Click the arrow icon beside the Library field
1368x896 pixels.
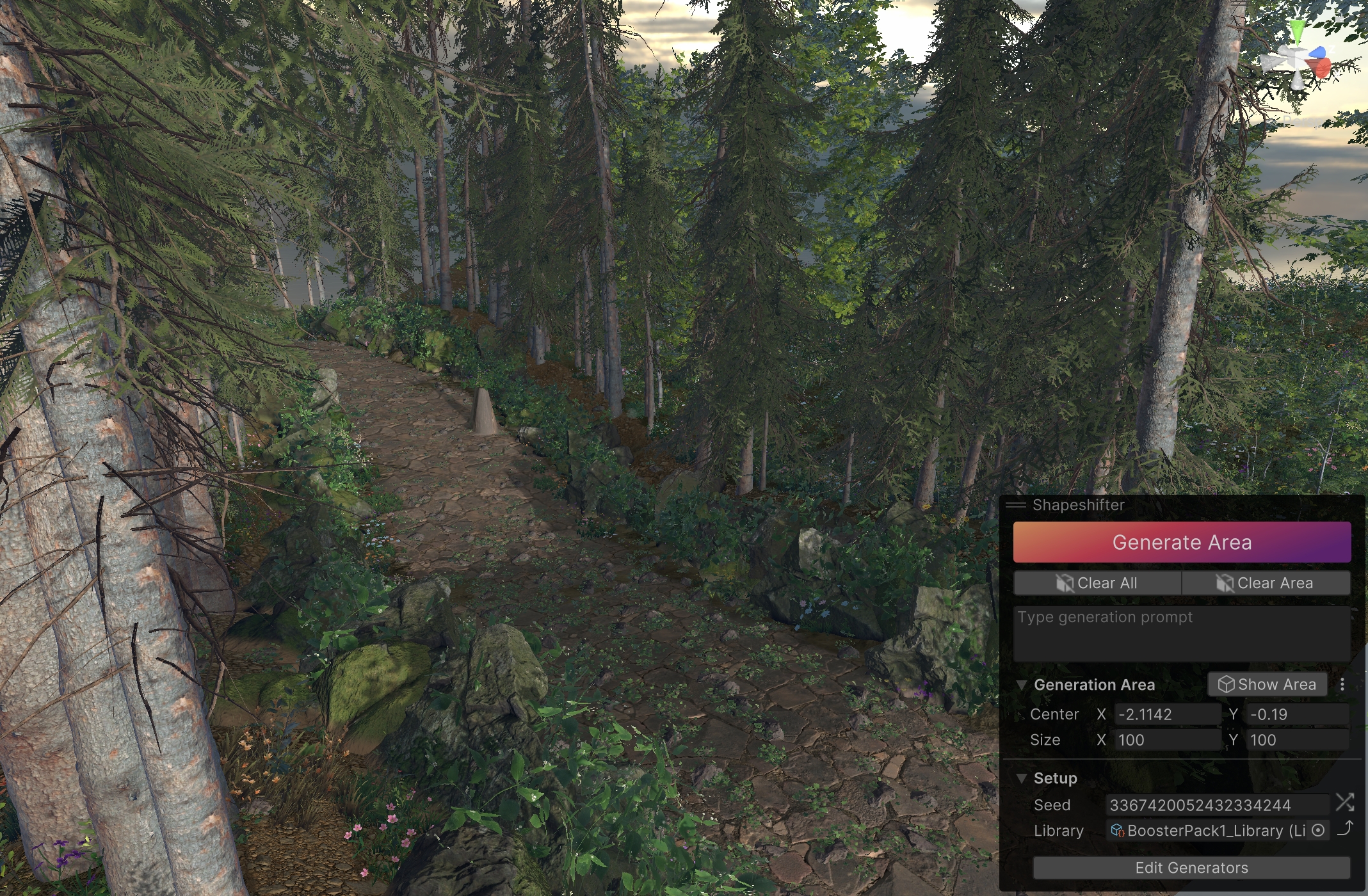pyautogui.click(x=1346, y=828)
